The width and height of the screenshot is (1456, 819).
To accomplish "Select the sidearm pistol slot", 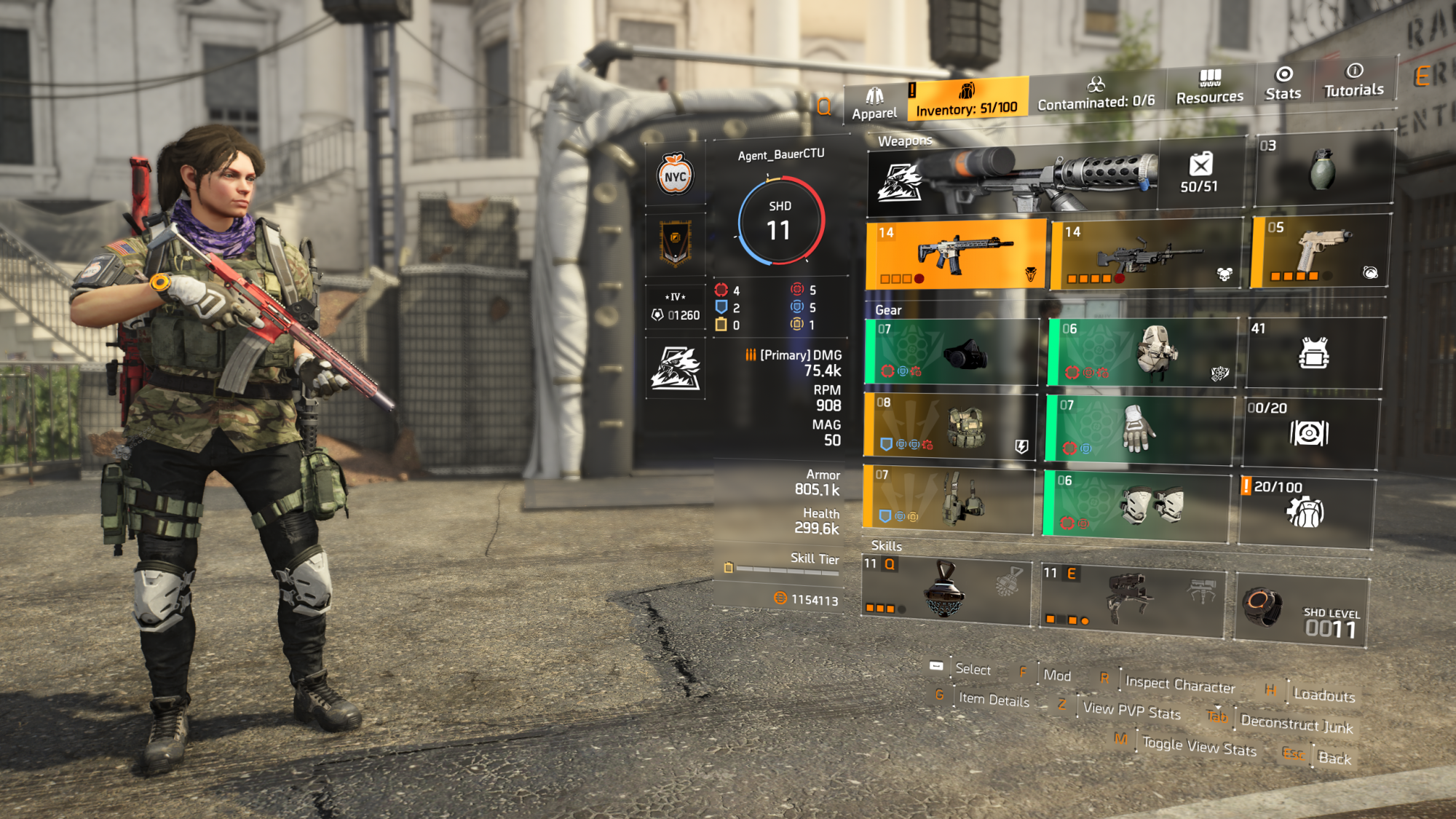I will (x=1321, y=252).
